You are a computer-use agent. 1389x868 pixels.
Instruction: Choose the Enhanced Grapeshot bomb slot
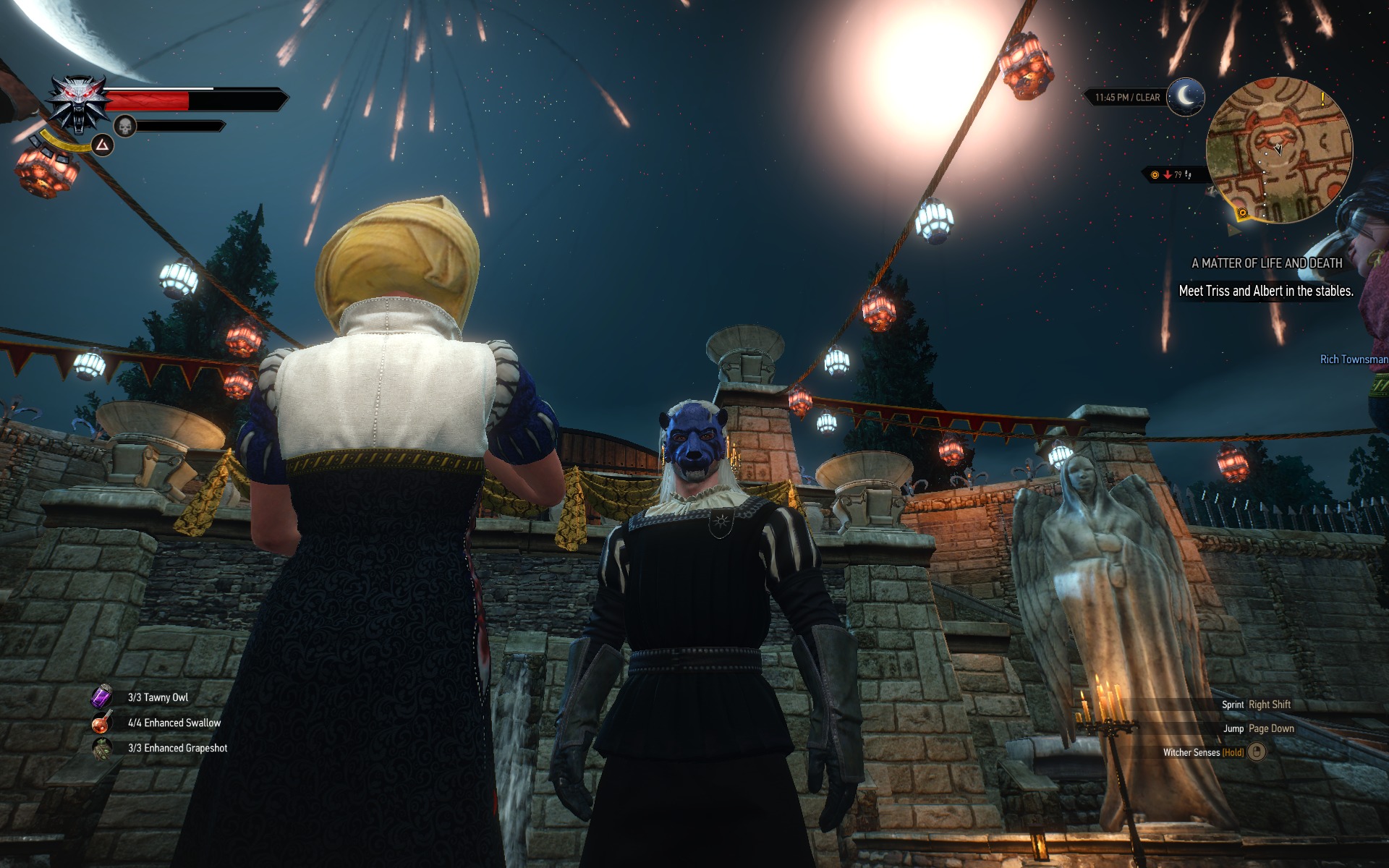click(x=101, y=748)
